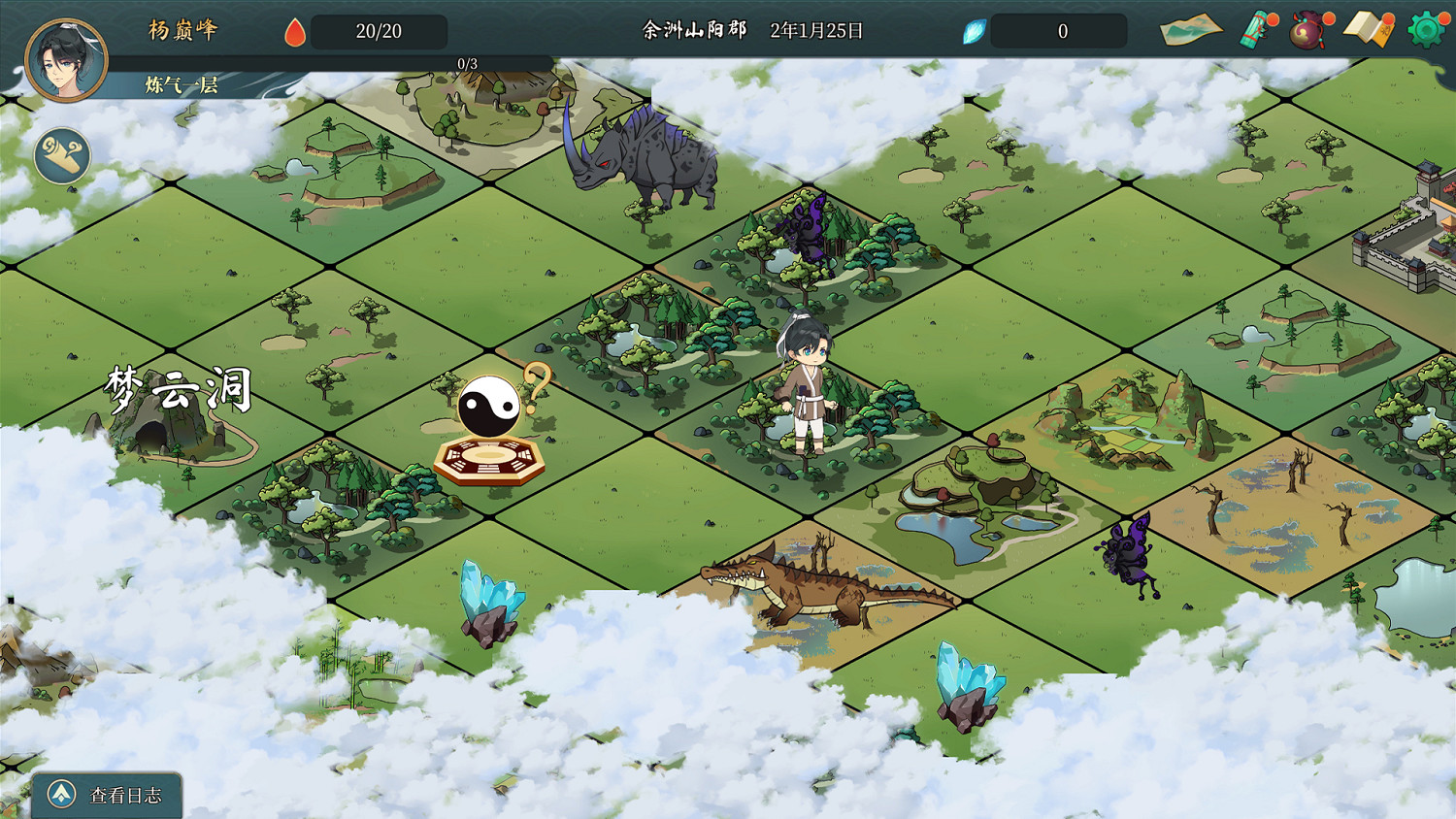This screenshot has height=819, width=1456.
Task: Click the 20/20 stamina counter display
Action: [x=379, y=30]
